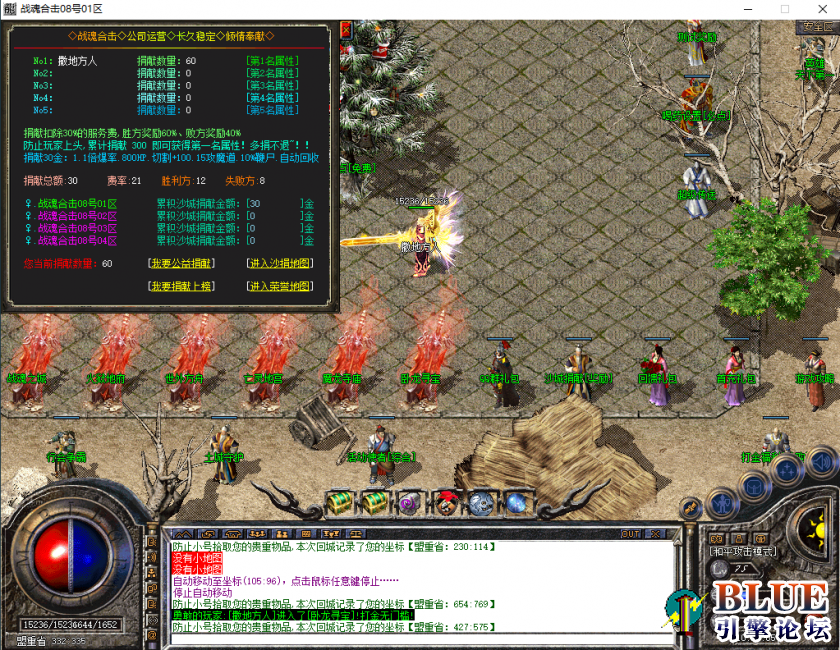View the 第2名属性 rank attributes

point(272,73)
